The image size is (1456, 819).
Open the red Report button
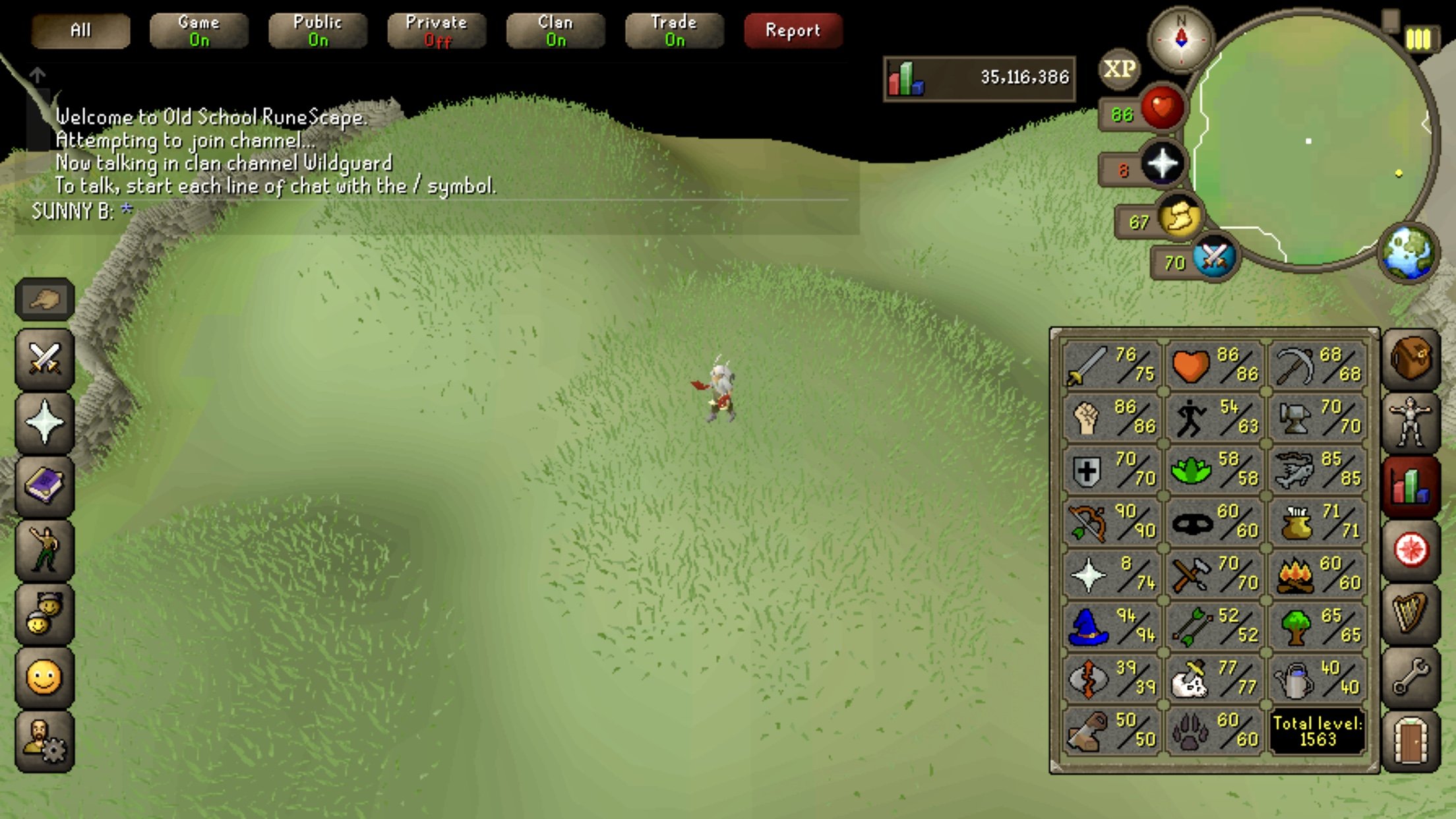pos(793,30)
